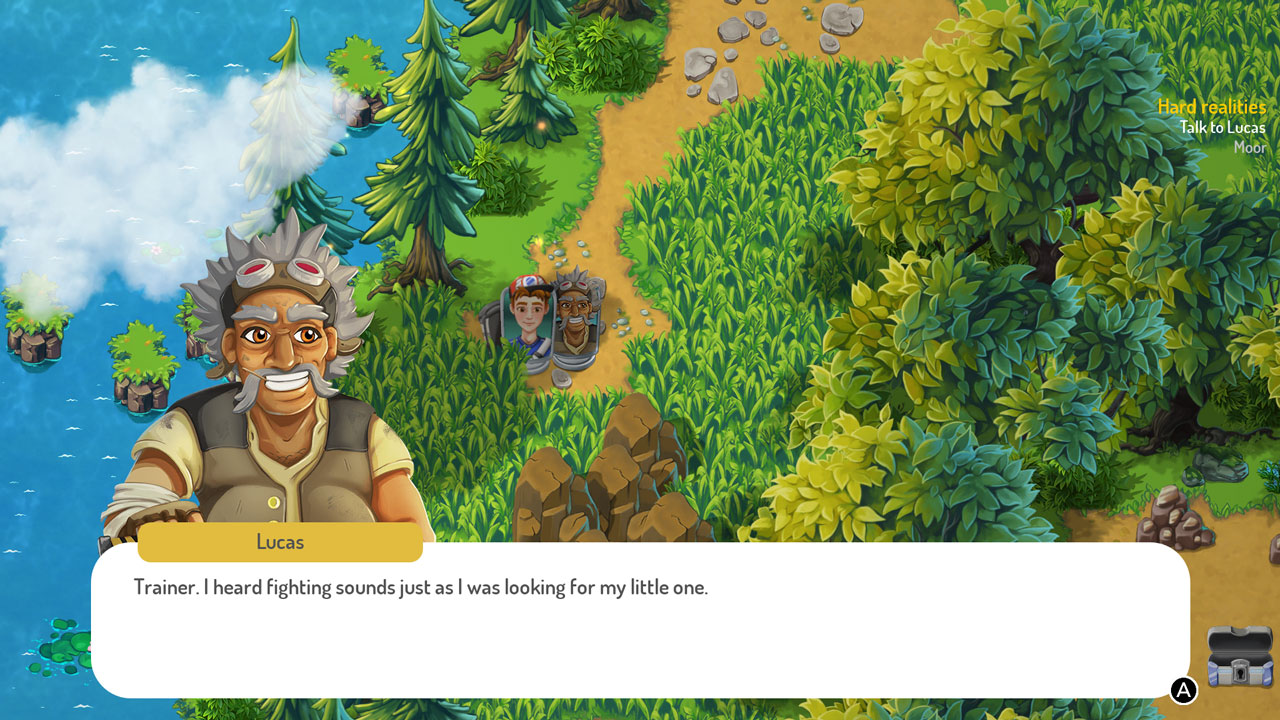Image resolution: width=1280 pixels, height=720 pixels.
Task: Click the yellow Hard realities quest title
Action: click(1211, 106)
